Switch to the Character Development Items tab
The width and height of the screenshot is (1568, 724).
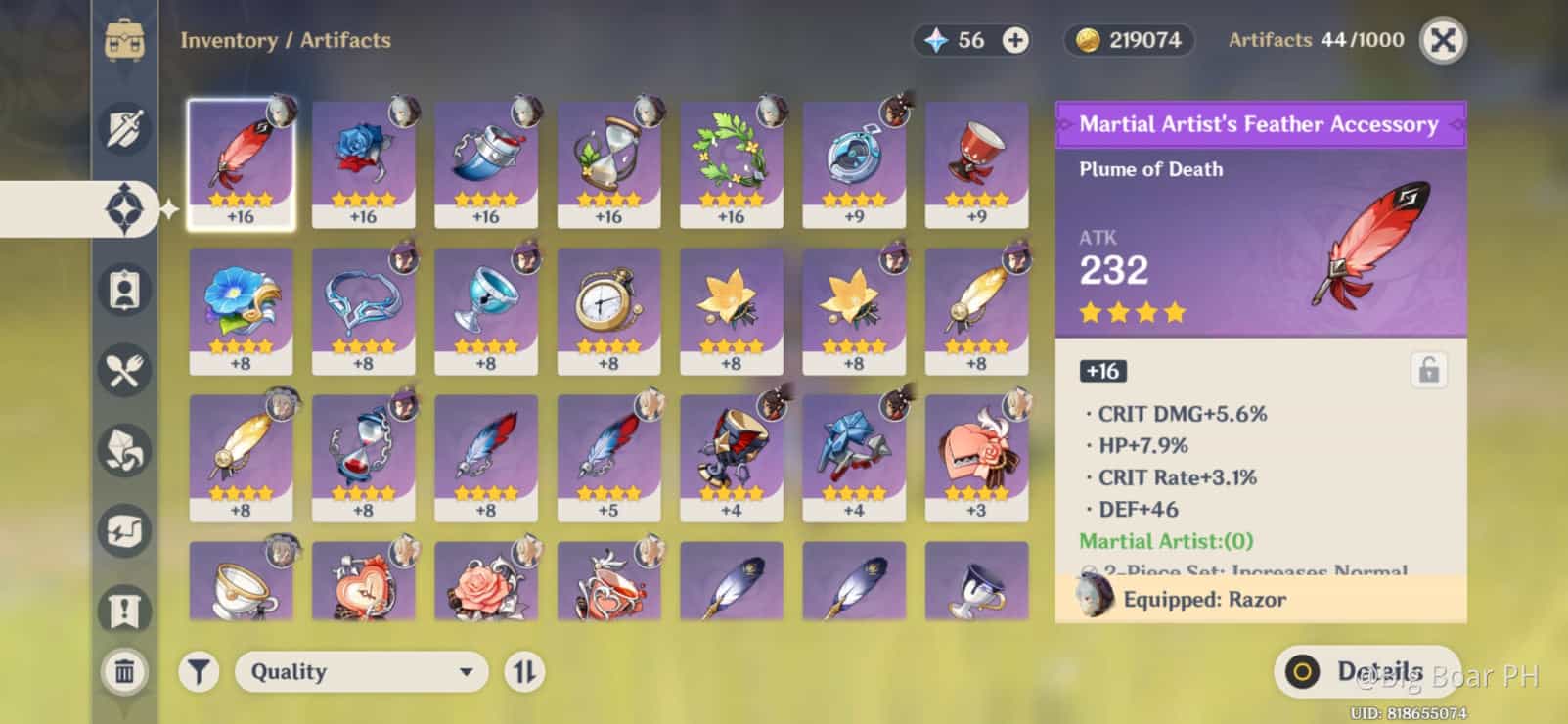[125, 290]
